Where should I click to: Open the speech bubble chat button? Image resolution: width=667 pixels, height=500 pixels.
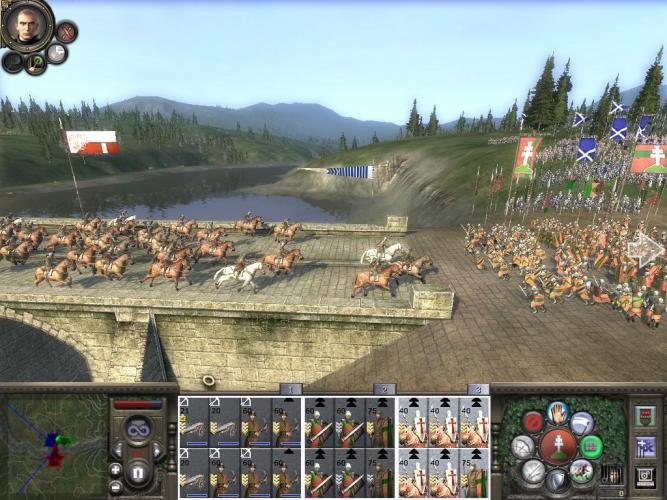click(57, 53)
